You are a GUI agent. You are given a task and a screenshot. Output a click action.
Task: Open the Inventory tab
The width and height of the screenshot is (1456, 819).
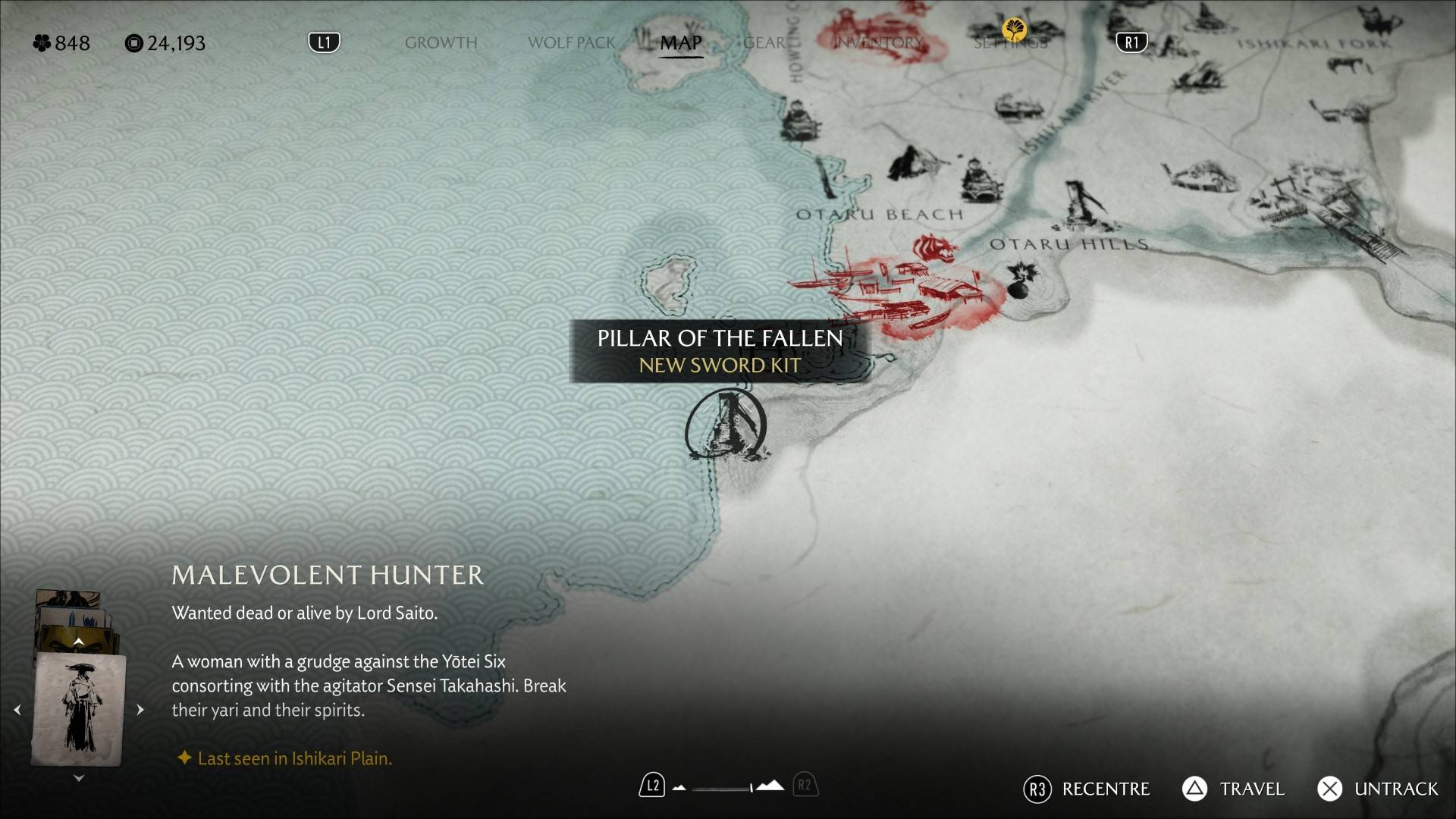pos(879,42)
